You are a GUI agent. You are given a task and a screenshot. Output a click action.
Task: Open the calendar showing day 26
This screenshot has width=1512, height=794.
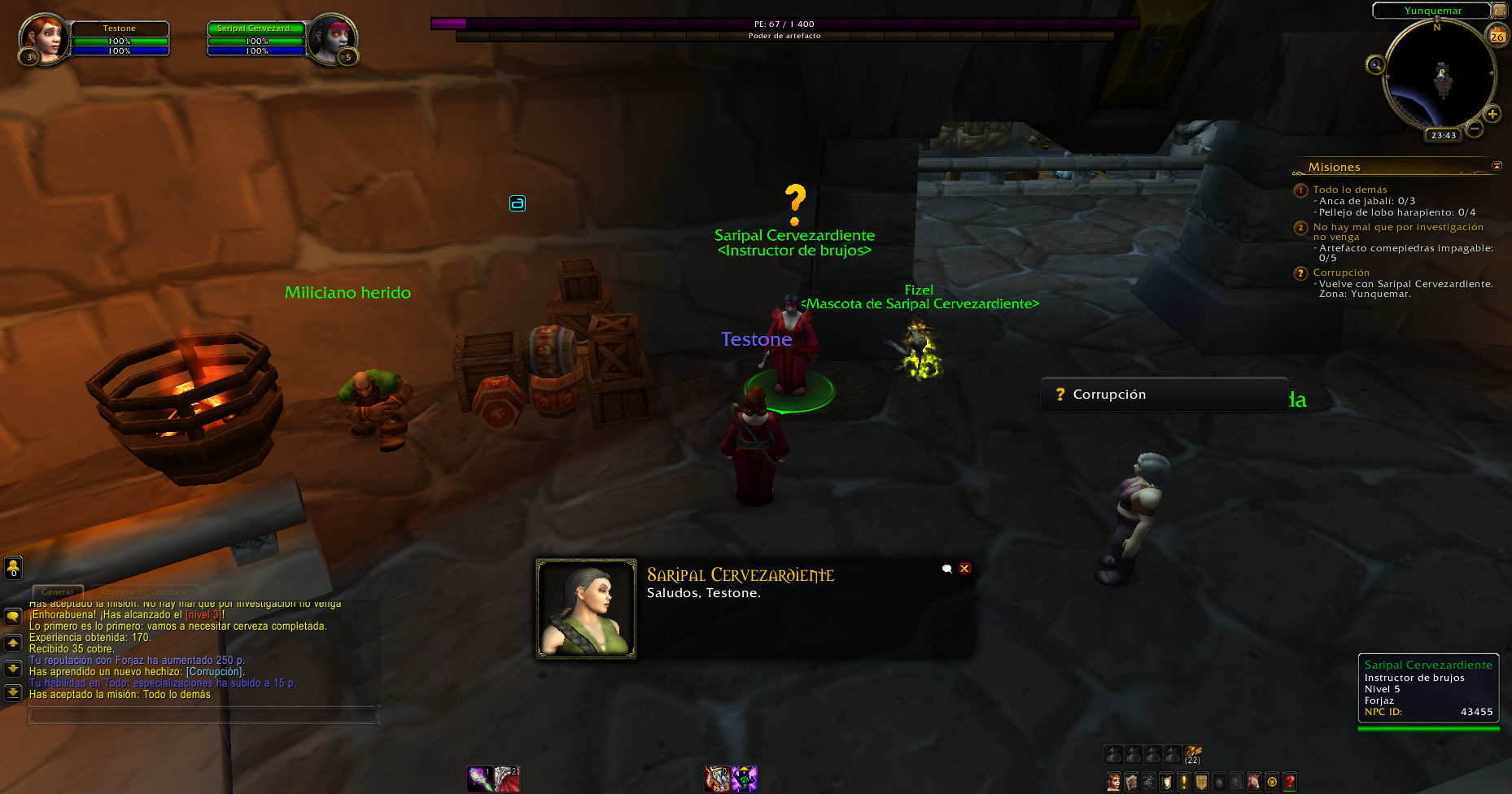pos(1497,37)
